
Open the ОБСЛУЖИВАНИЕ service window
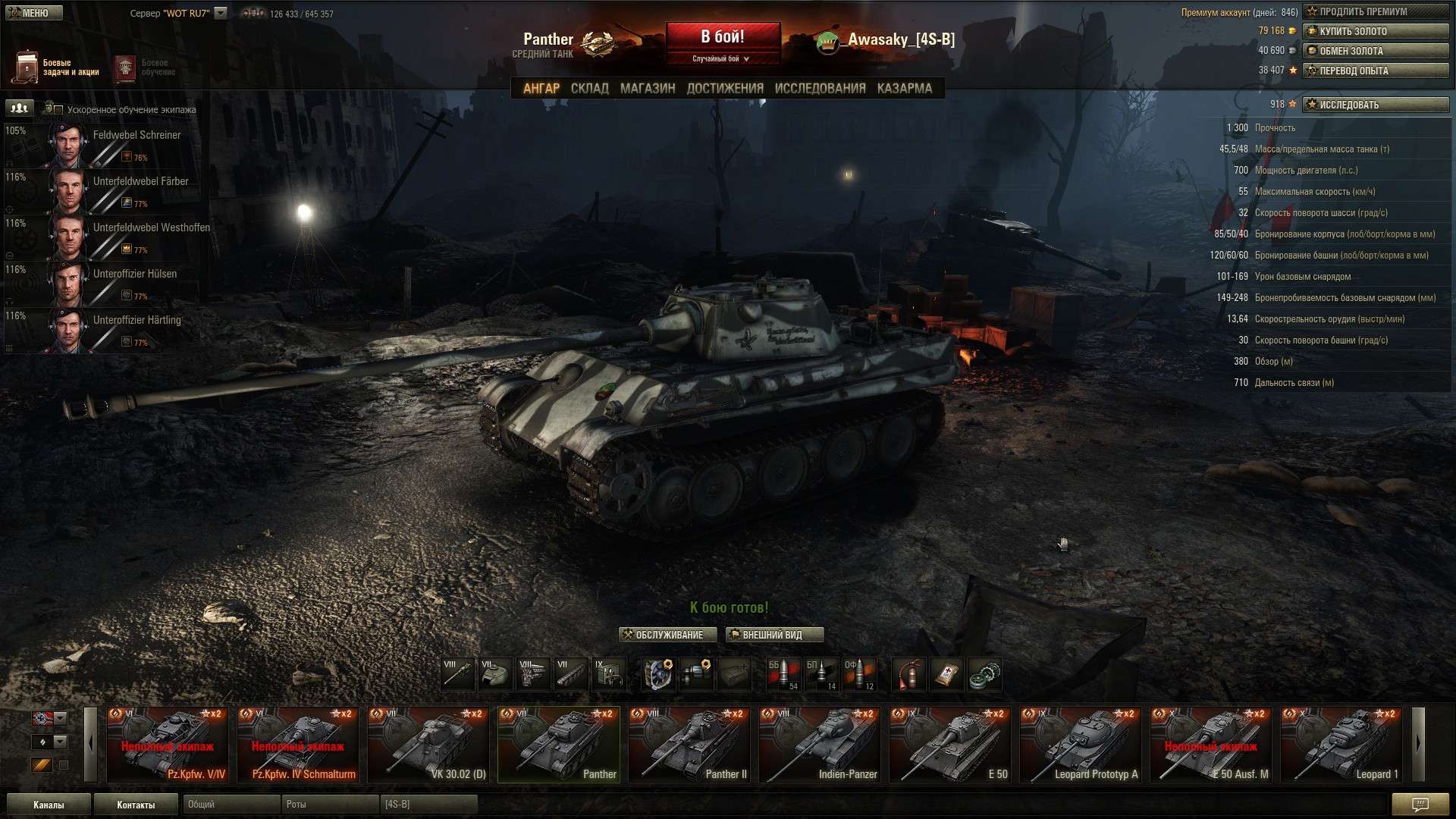click(668, 635)
